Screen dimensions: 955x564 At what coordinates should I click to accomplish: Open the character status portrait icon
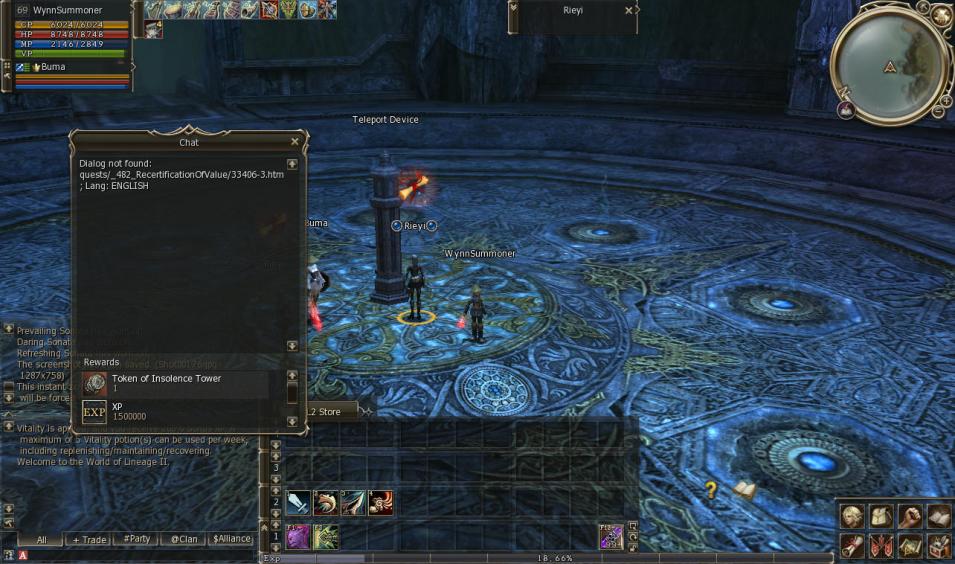pos(852,516)
